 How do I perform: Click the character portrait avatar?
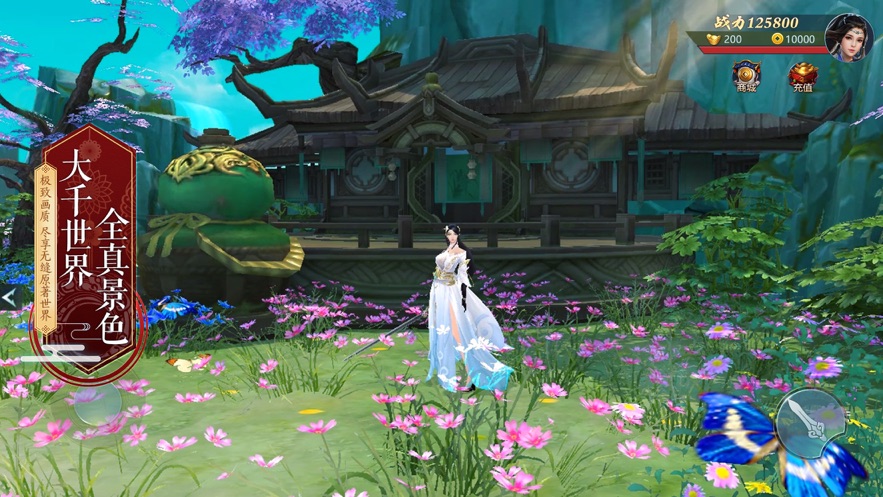click(x=848, y=37)
